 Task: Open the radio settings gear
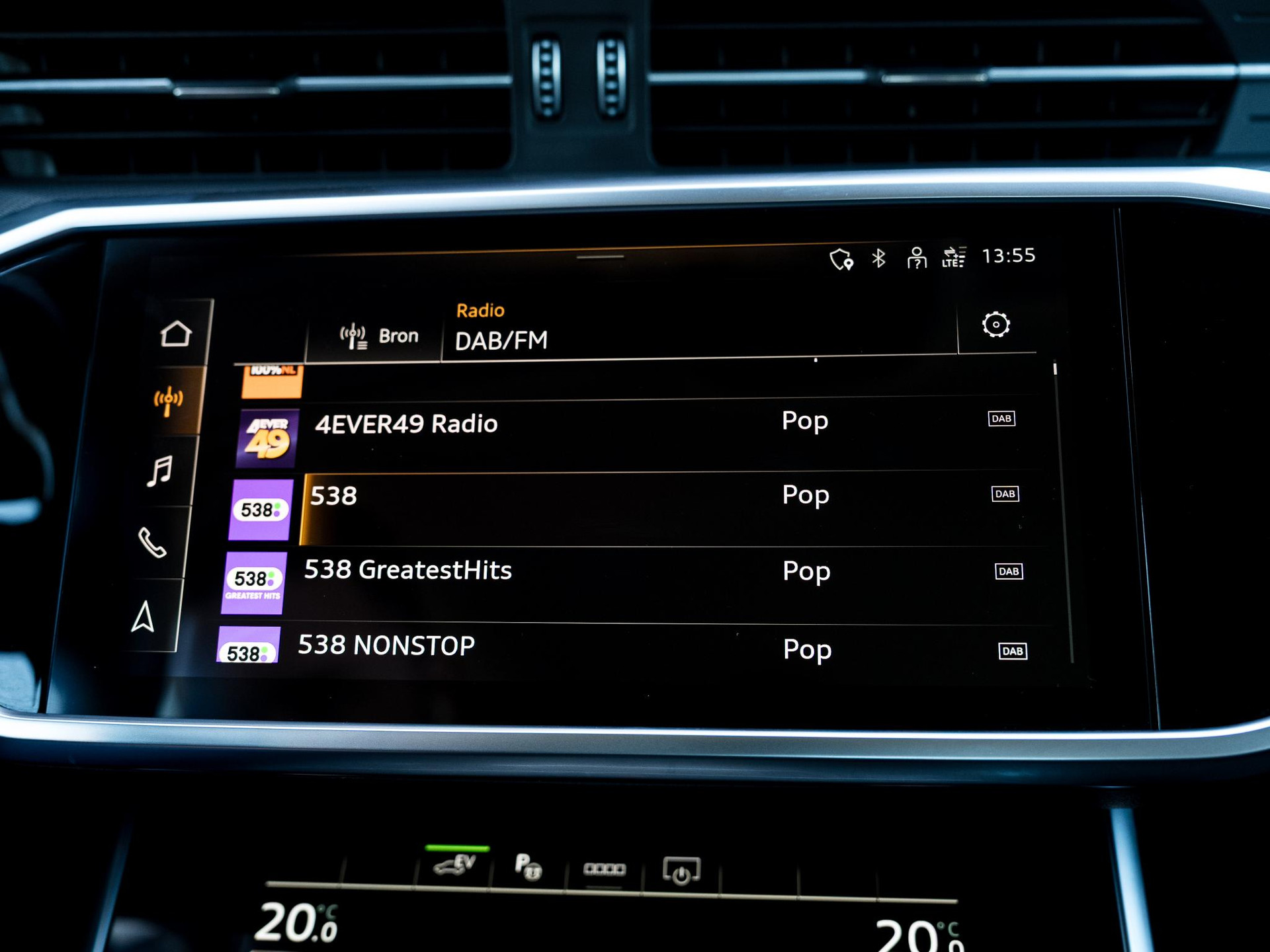pyautogui.click(x=995, y=325)
